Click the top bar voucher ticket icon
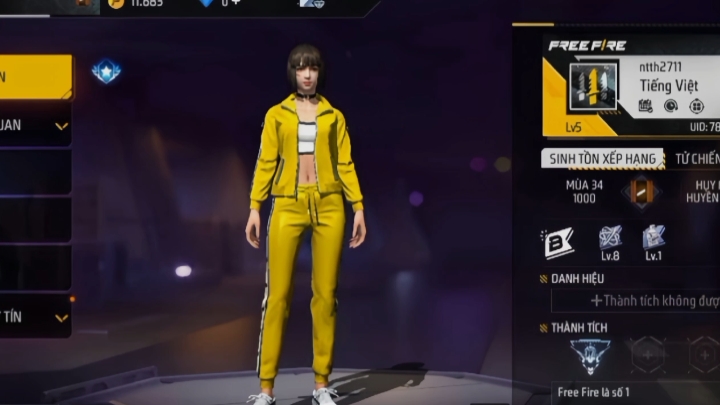Image resolution: width=720 pixels, height=405 pixels. pos(311,4)
